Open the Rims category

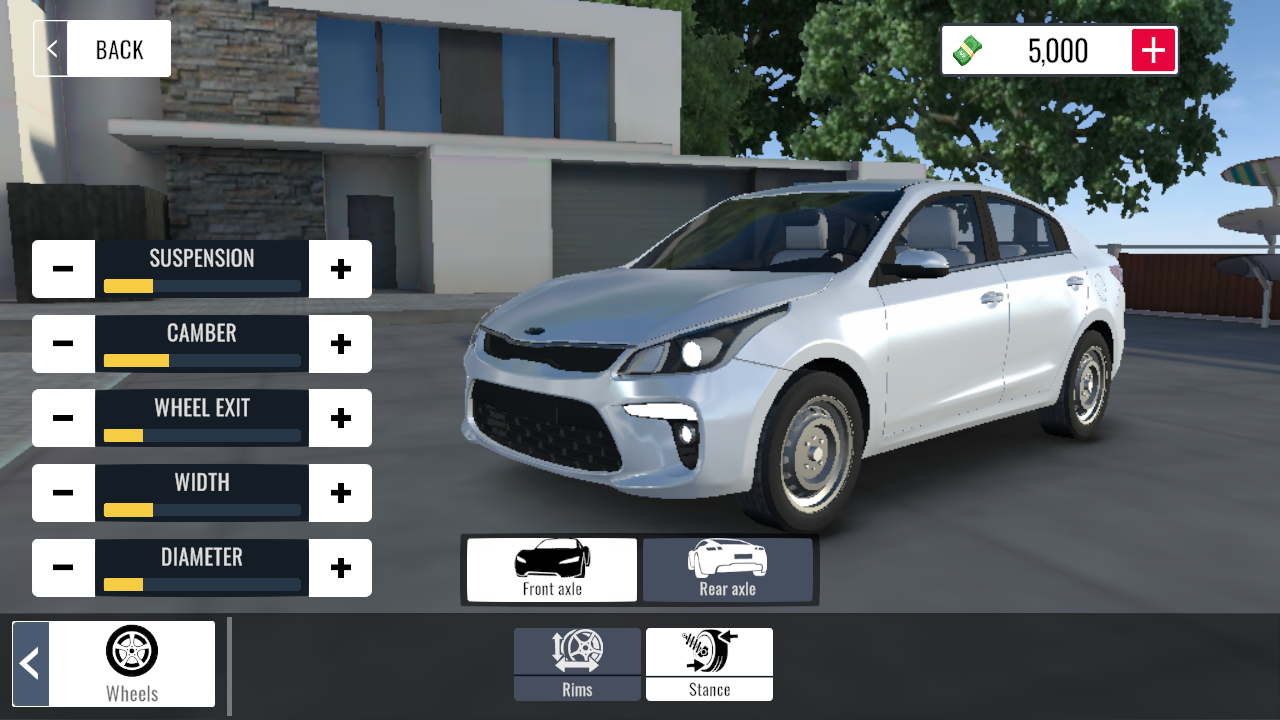click(x=577, y=664)
